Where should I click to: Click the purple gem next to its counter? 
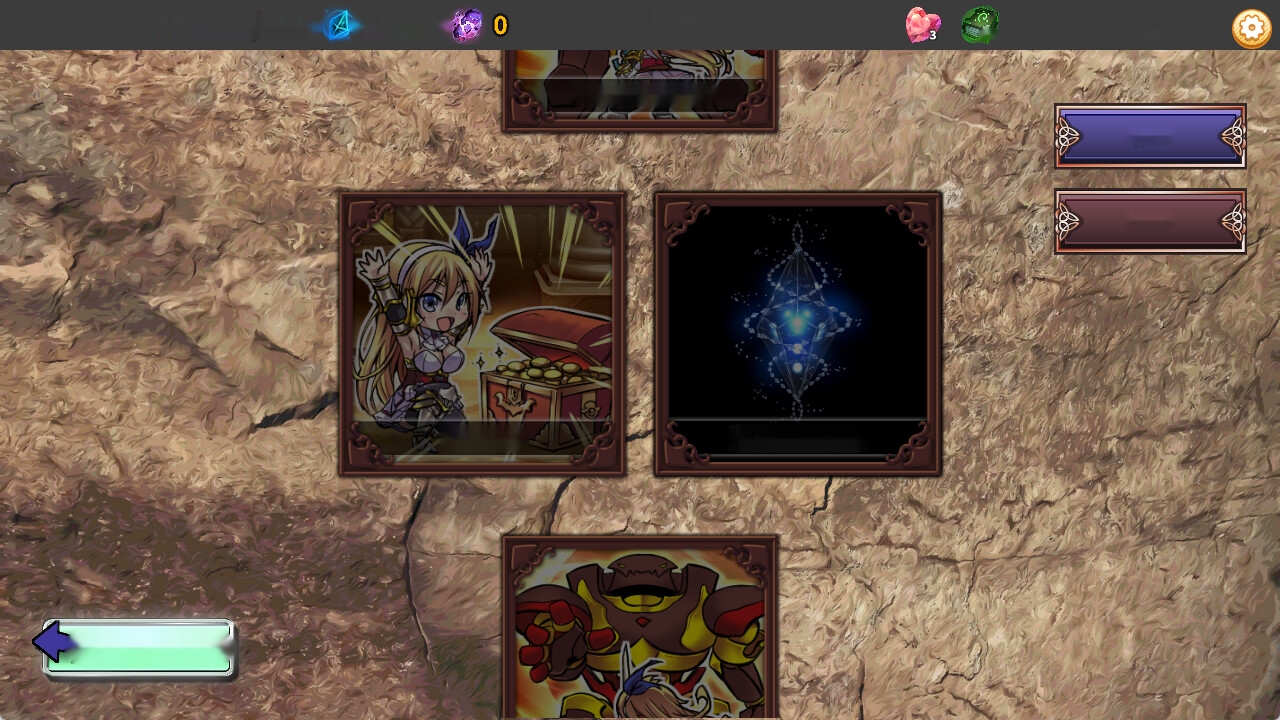click(x=466, y=24)
